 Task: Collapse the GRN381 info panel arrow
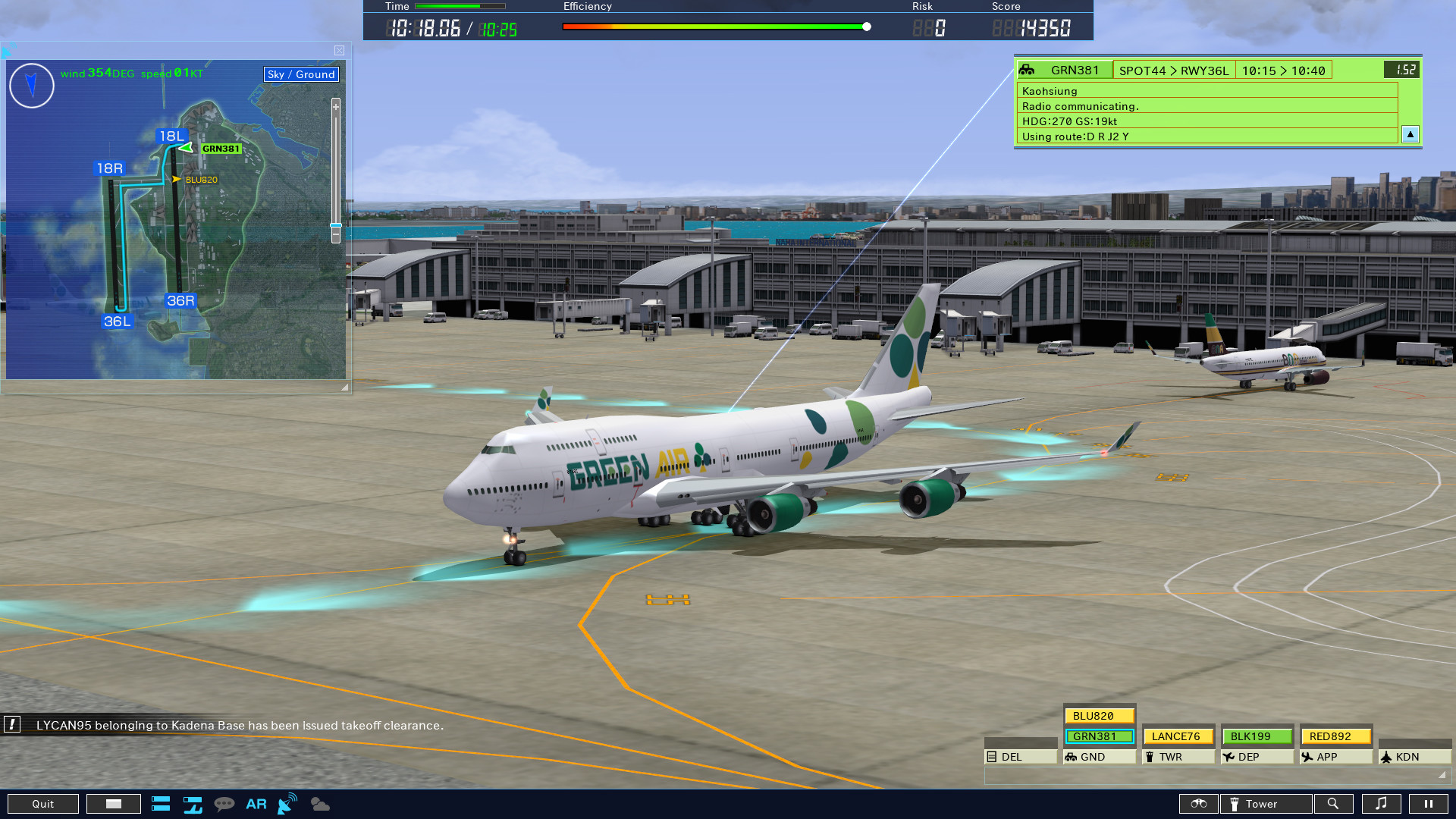(1410, 134)
